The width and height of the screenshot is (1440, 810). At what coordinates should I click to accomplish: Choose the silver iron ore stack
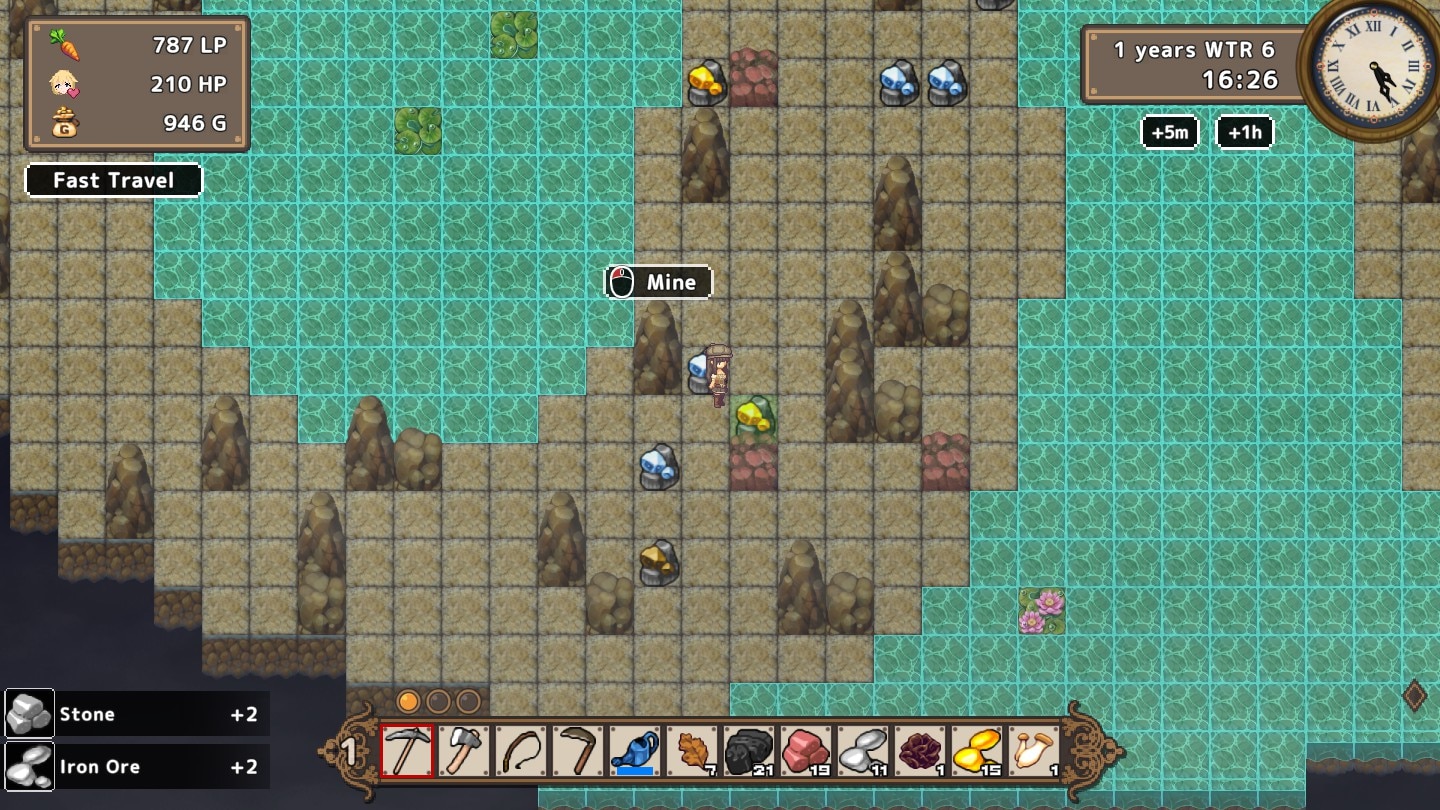coord(862,751)
